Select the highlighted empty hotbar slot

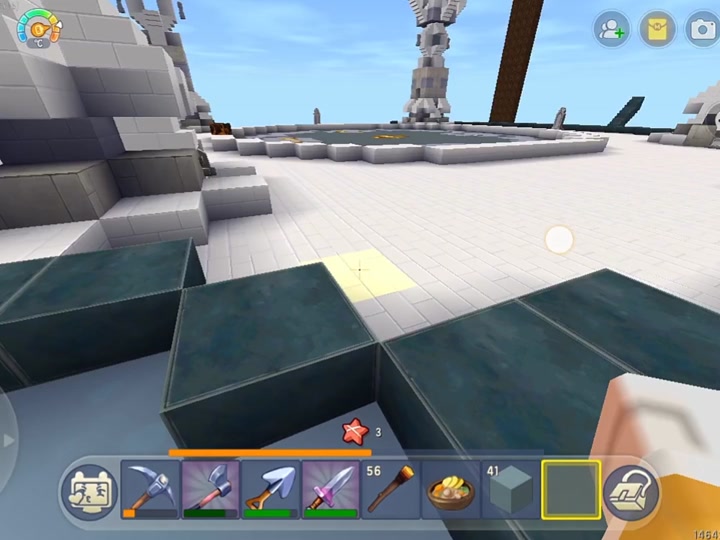[571, 490]
